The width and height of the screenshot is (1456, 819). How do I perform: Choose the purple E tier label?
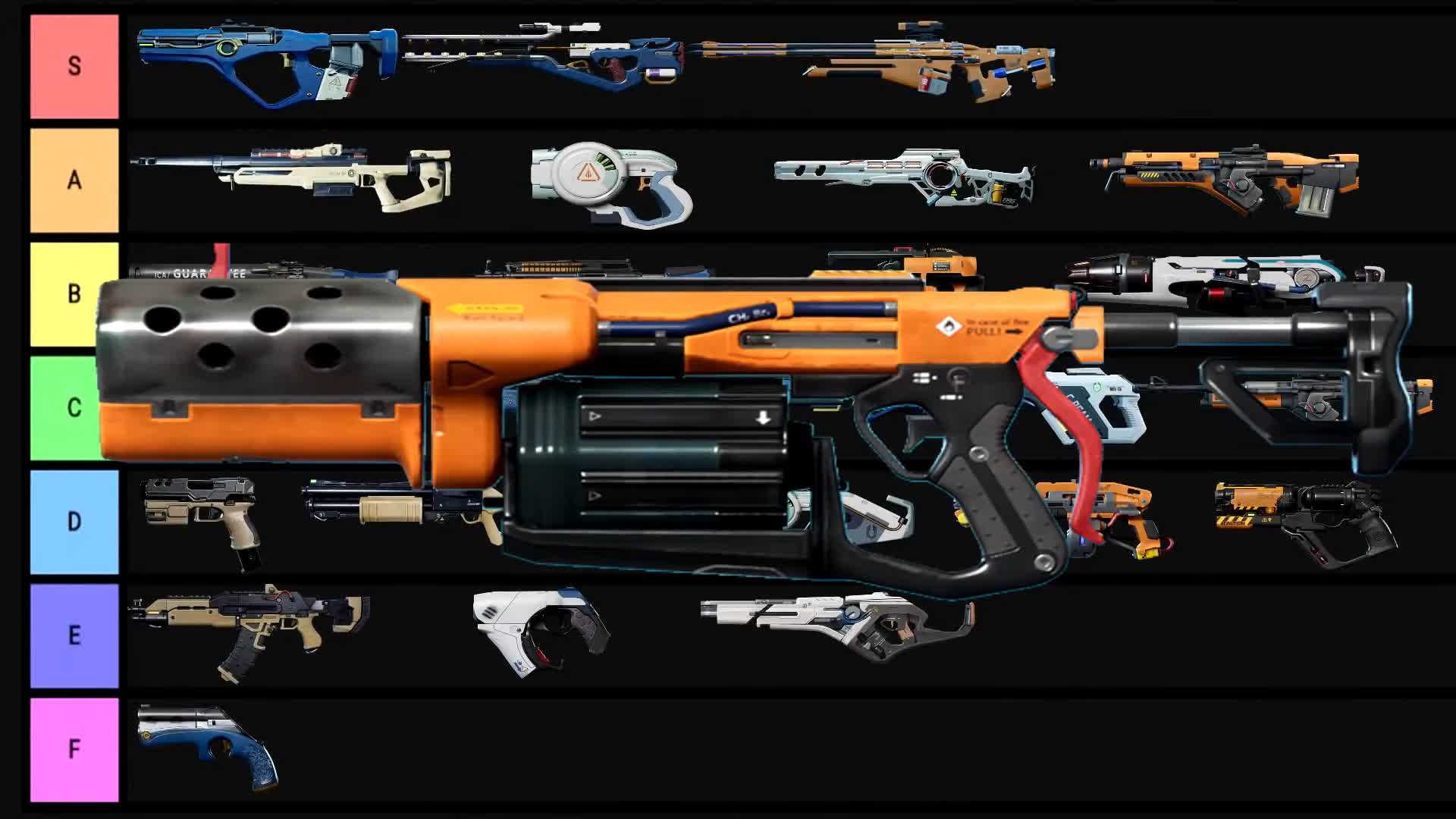coord(74,635)
